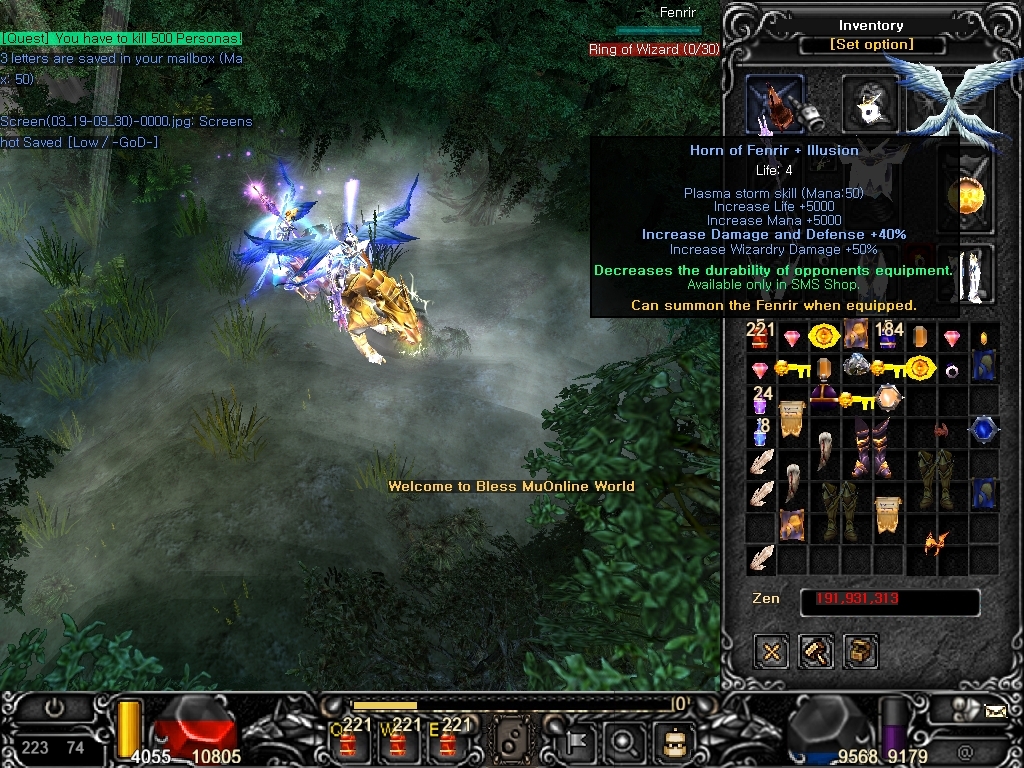This screenshot has width=1024, height=768.
Task: Close the Inventory with the X button
Action: tap(771, 652)
